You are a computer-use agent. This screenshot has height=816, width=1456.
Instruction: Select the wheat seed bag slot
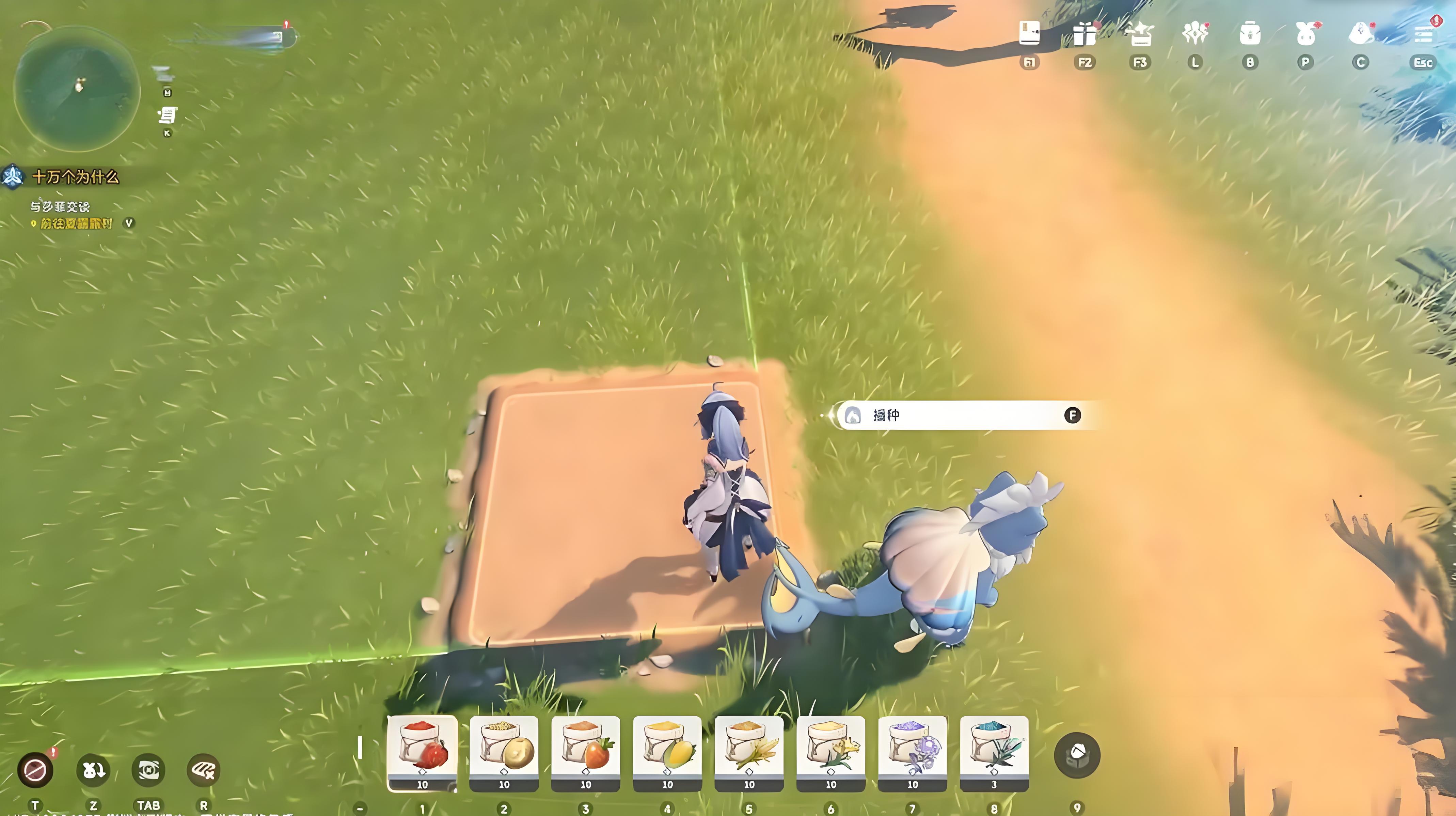pos(749,752)
